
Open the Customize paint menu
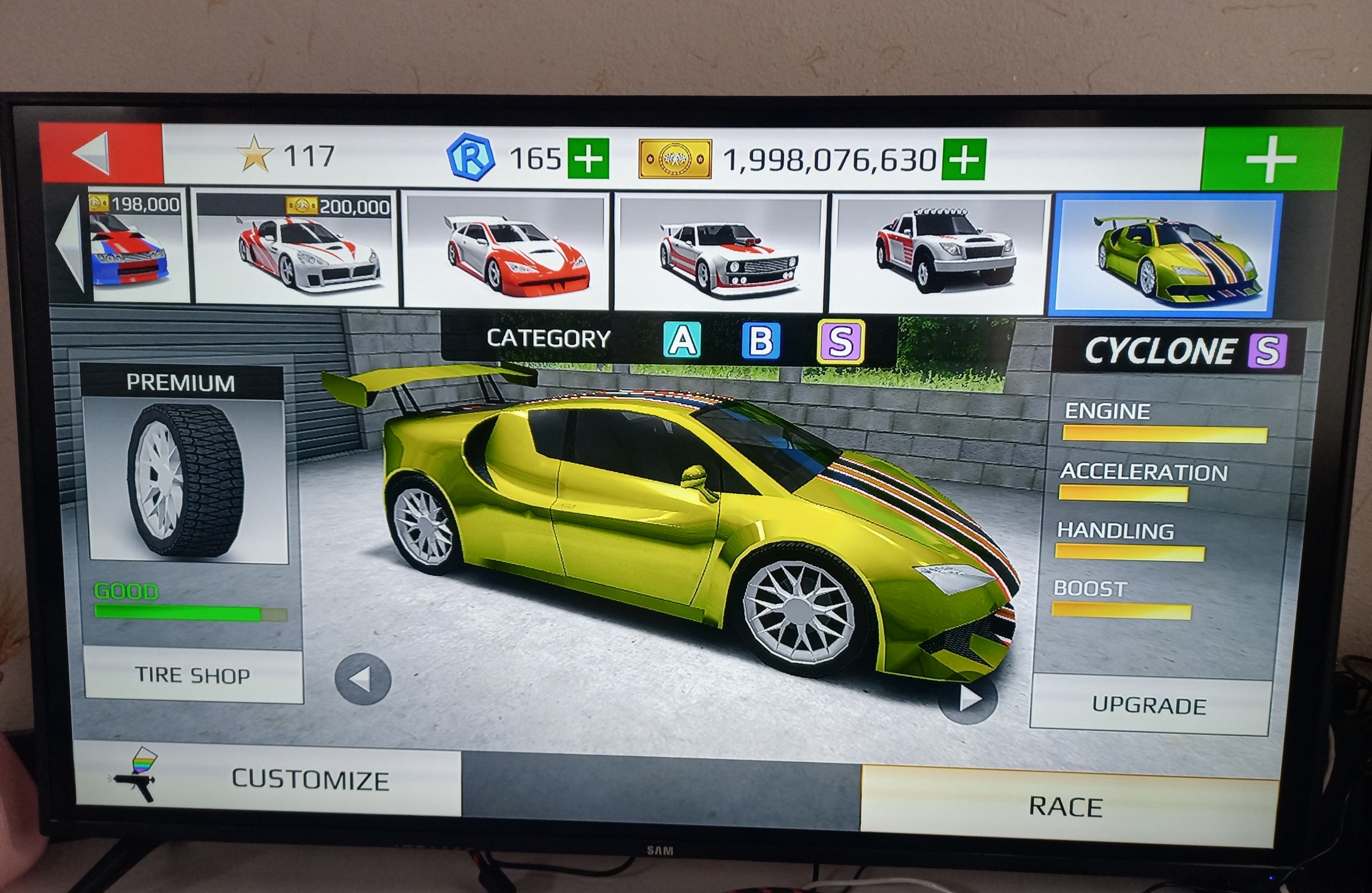[x=268, y=778]
